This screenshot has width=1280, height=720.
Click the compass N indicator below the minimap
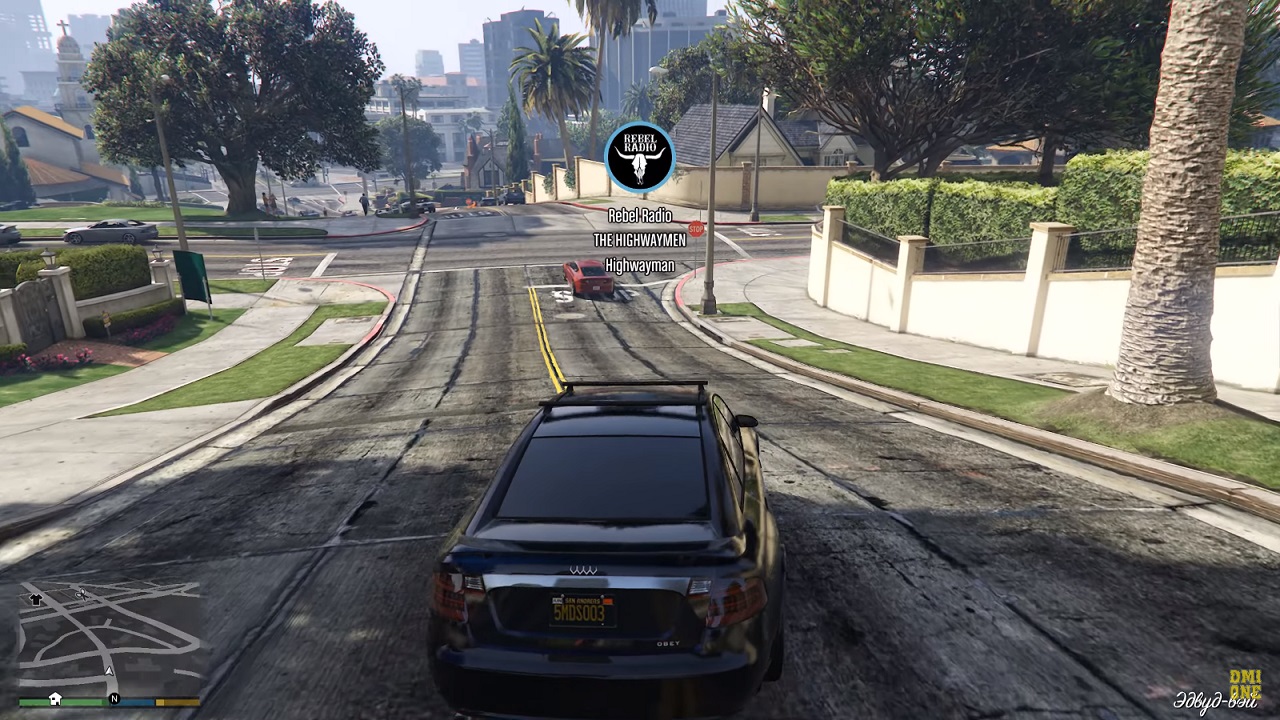(x=114, y=699)
